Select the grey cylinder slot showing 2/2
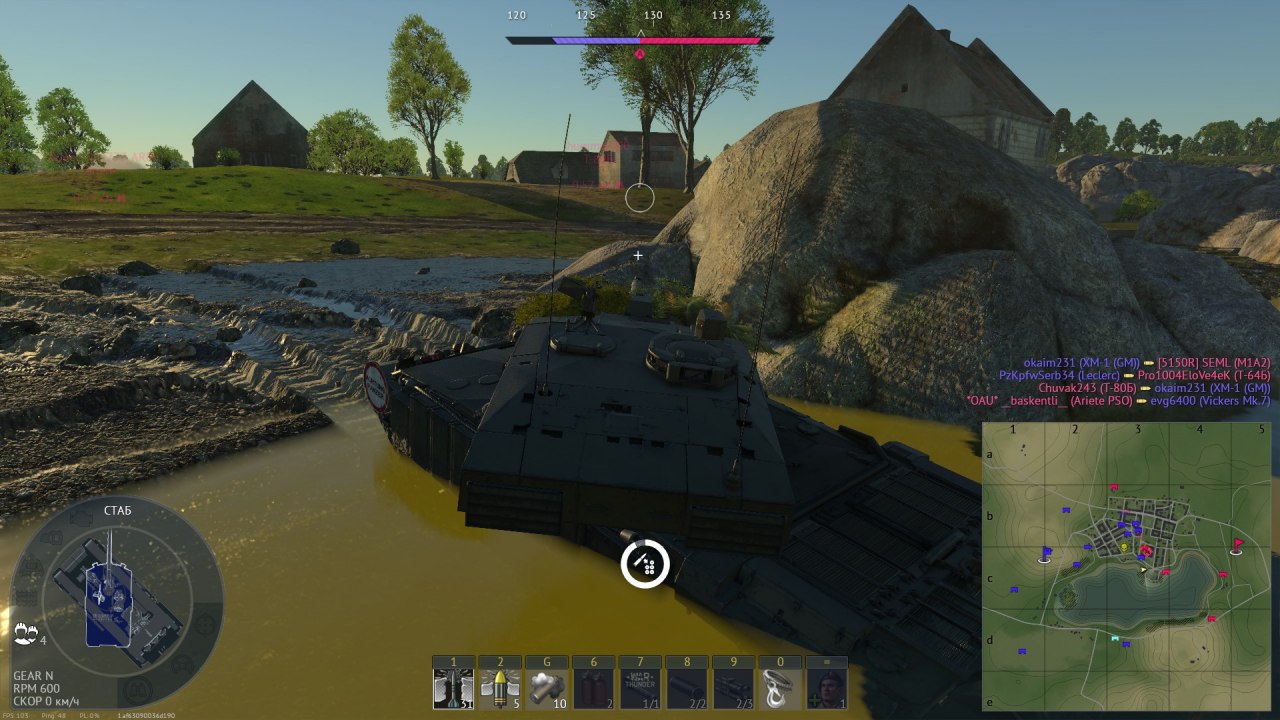 (686, 689)
